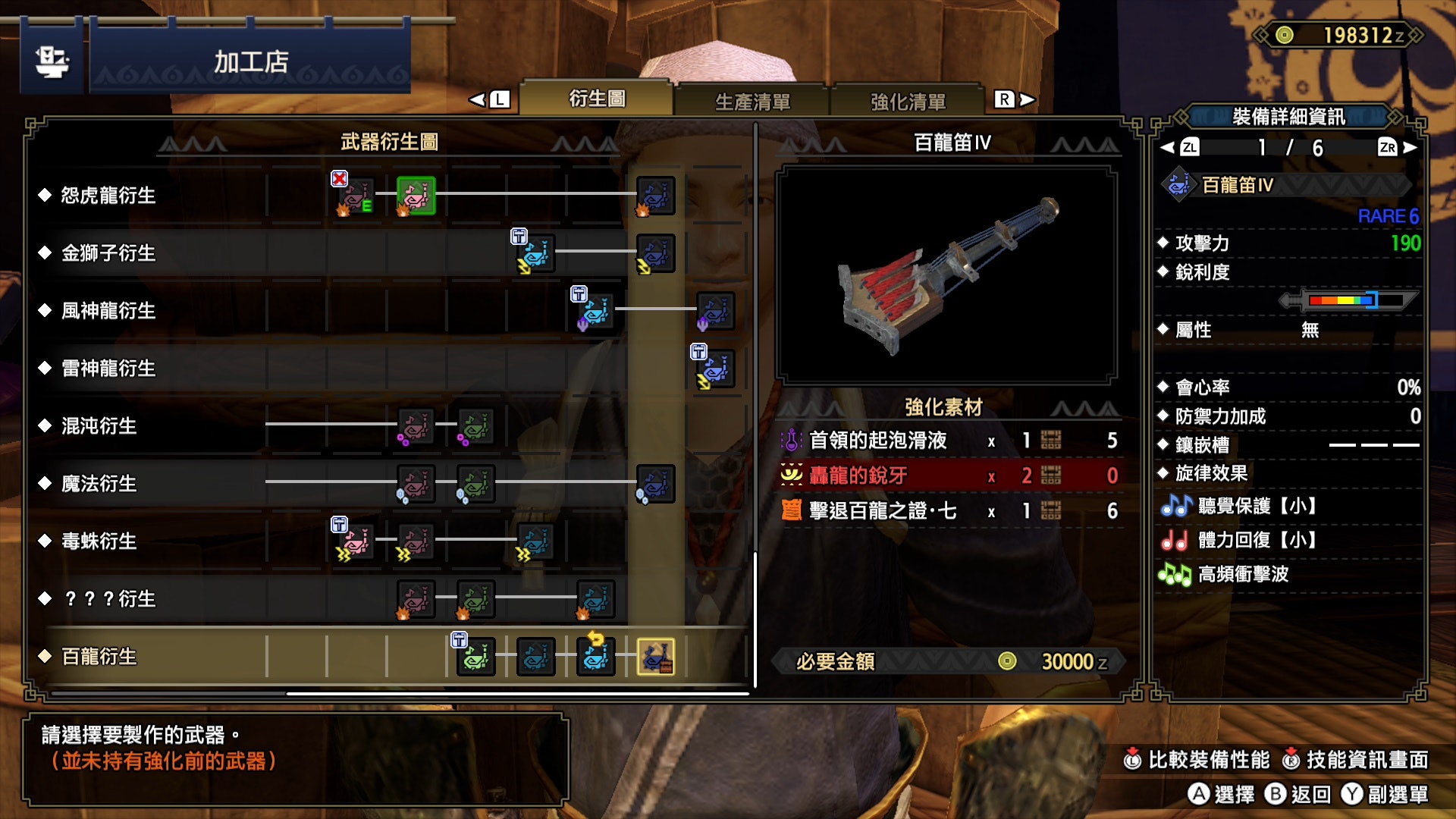Switch to the 生產清單 tab
The height and width of the screenshot is (819, 1456).
(752, 101)
